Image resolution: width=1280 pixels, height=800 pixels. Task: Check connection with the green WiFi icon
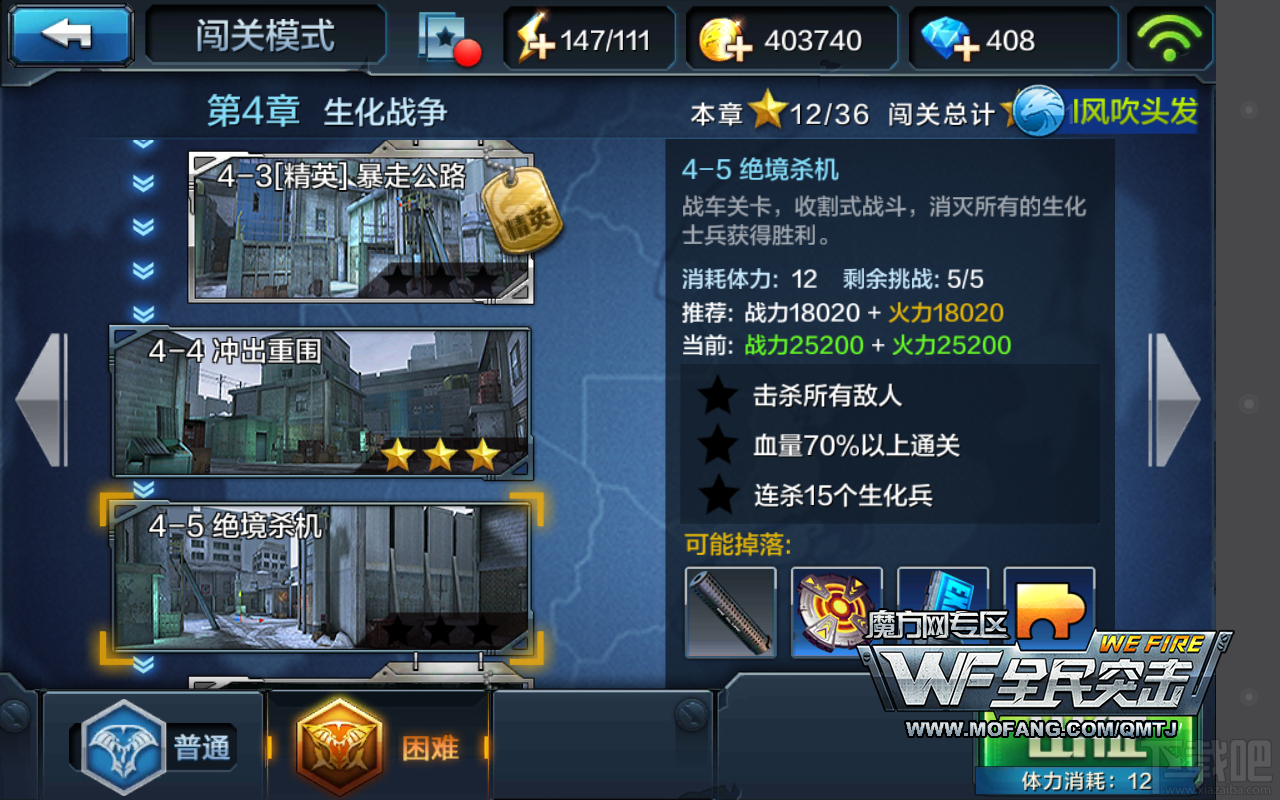(x=1168, y=38)
